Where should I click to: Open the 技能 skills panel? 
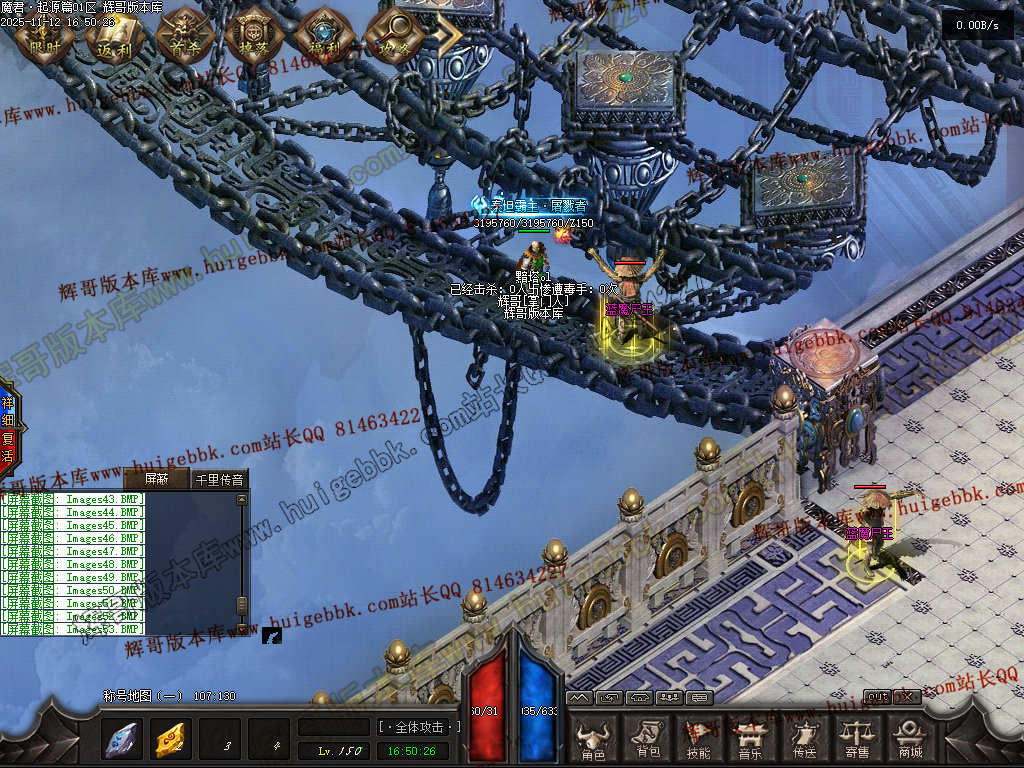pyautogui.click(x=699, y=740)
